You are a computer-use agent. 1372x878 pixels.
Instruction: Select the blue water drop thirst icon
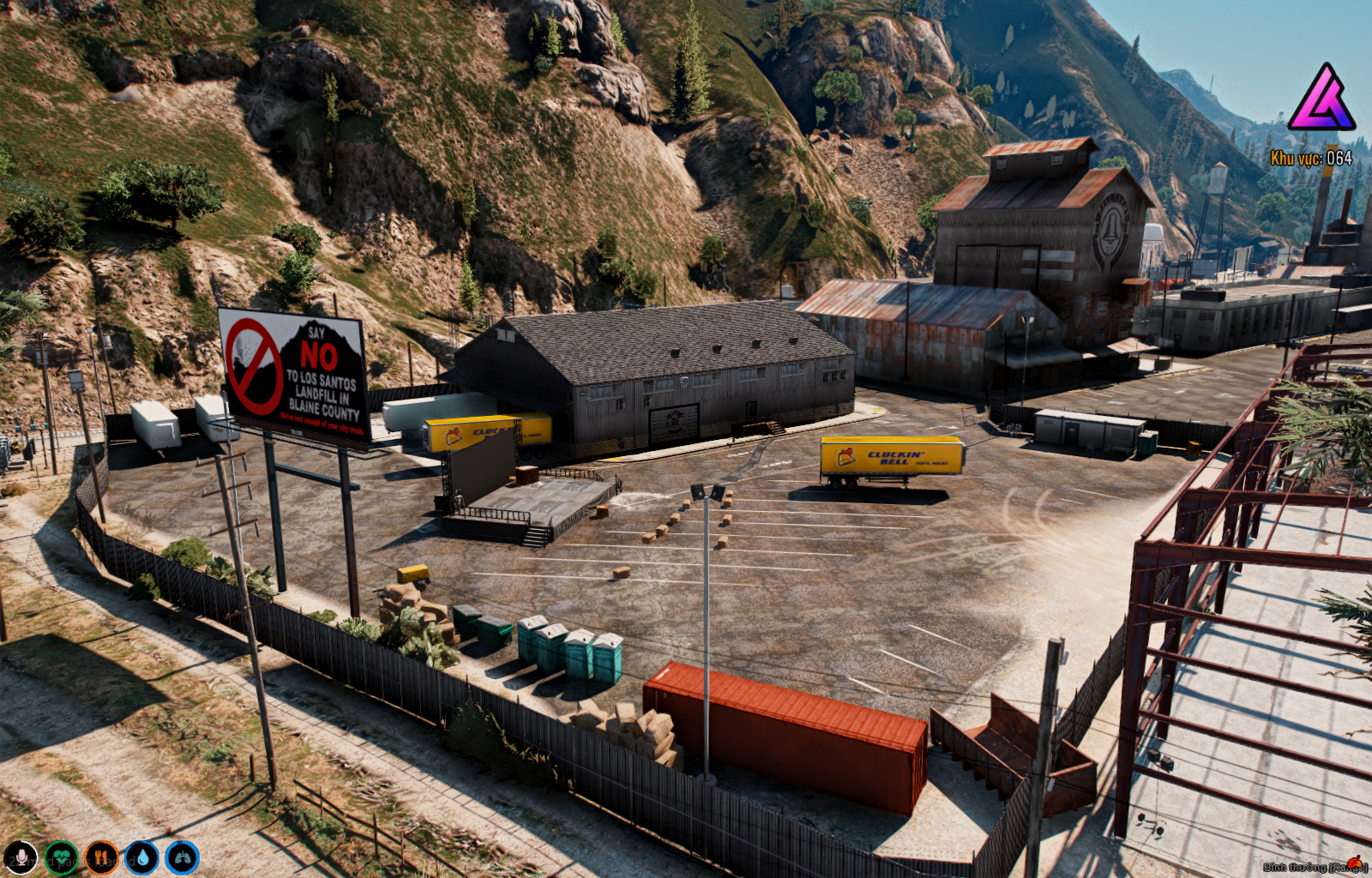[141, 857]
